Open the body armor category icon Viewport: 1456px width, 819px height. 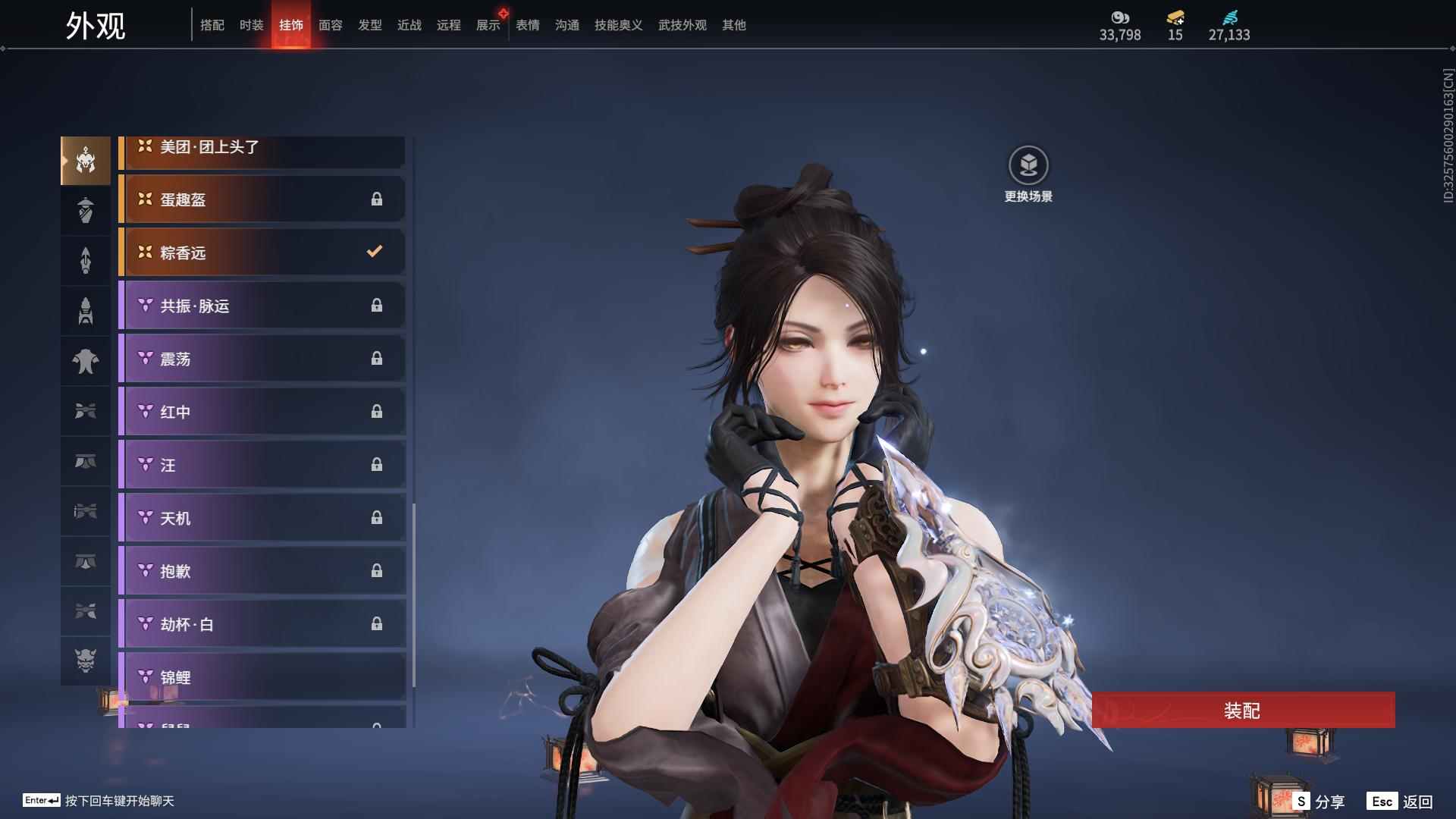[x=85, y=361]
